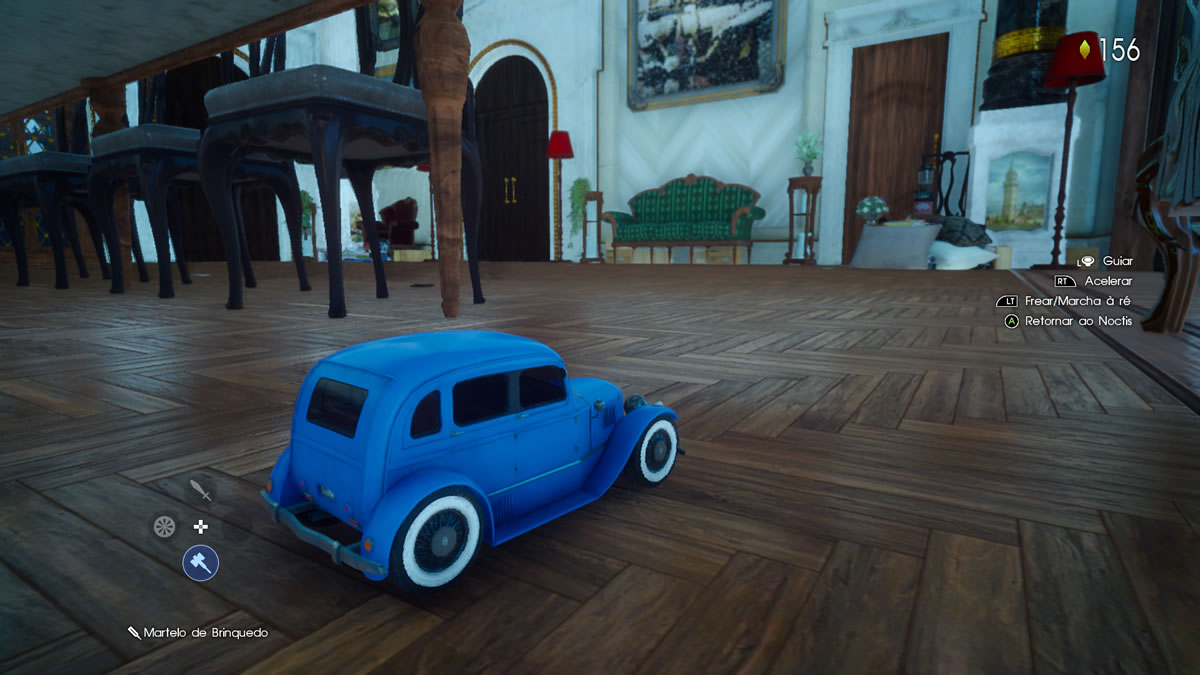This screenshot has width=1200, height=675.
Task: Switch to the round wheel weapon slot
Action: [x=164, y=526]
